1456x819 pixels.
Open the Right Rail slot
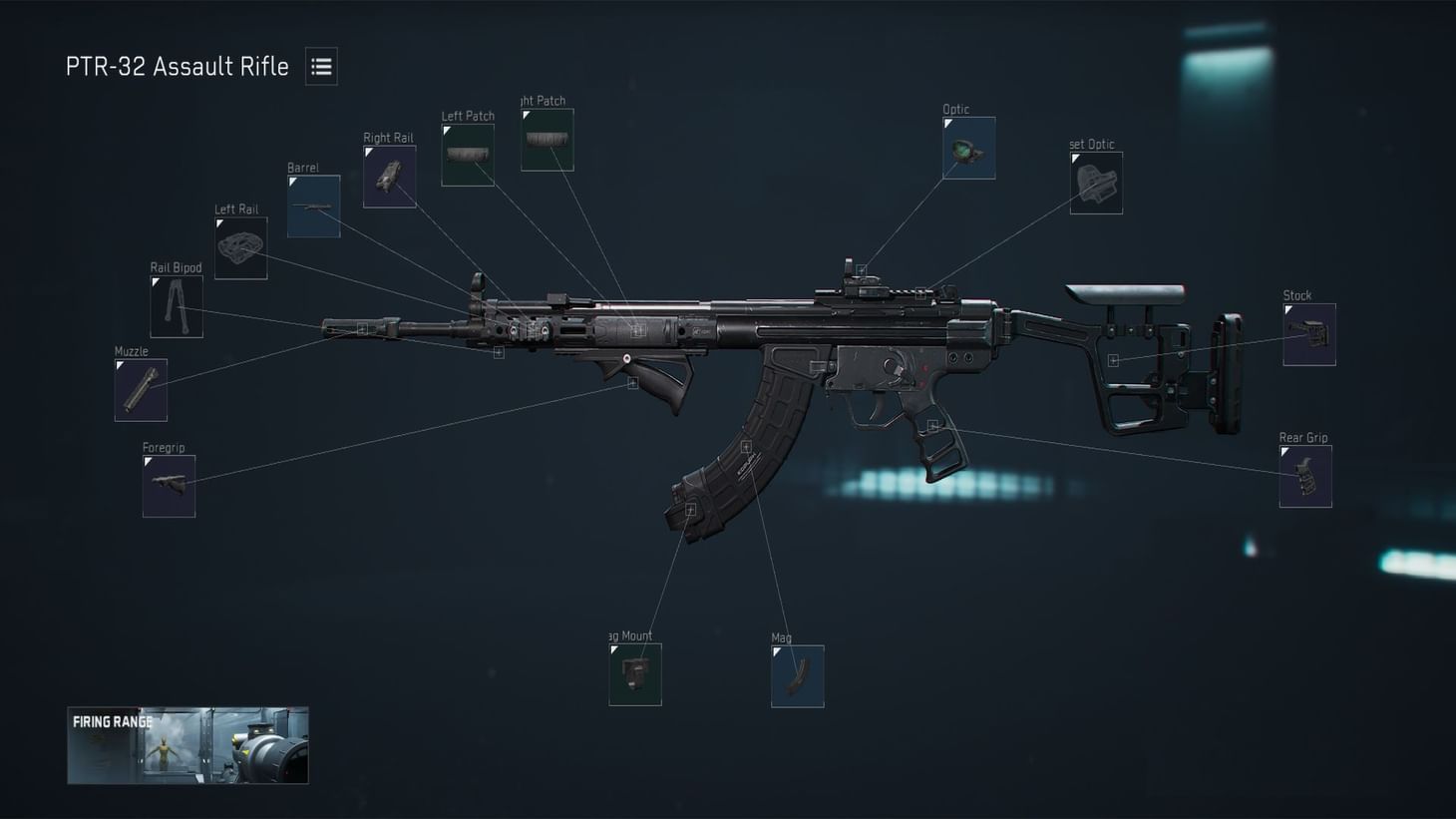tap(389, 176)
